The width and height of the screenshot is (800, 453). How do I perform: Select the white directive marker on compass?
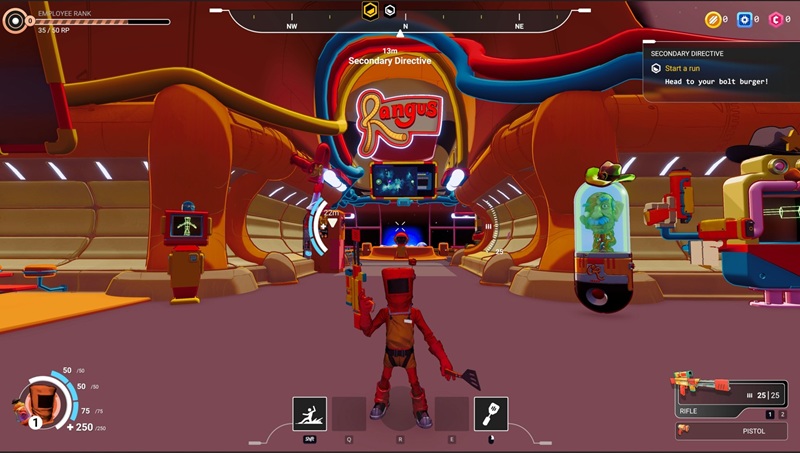[x=391, y=10]
